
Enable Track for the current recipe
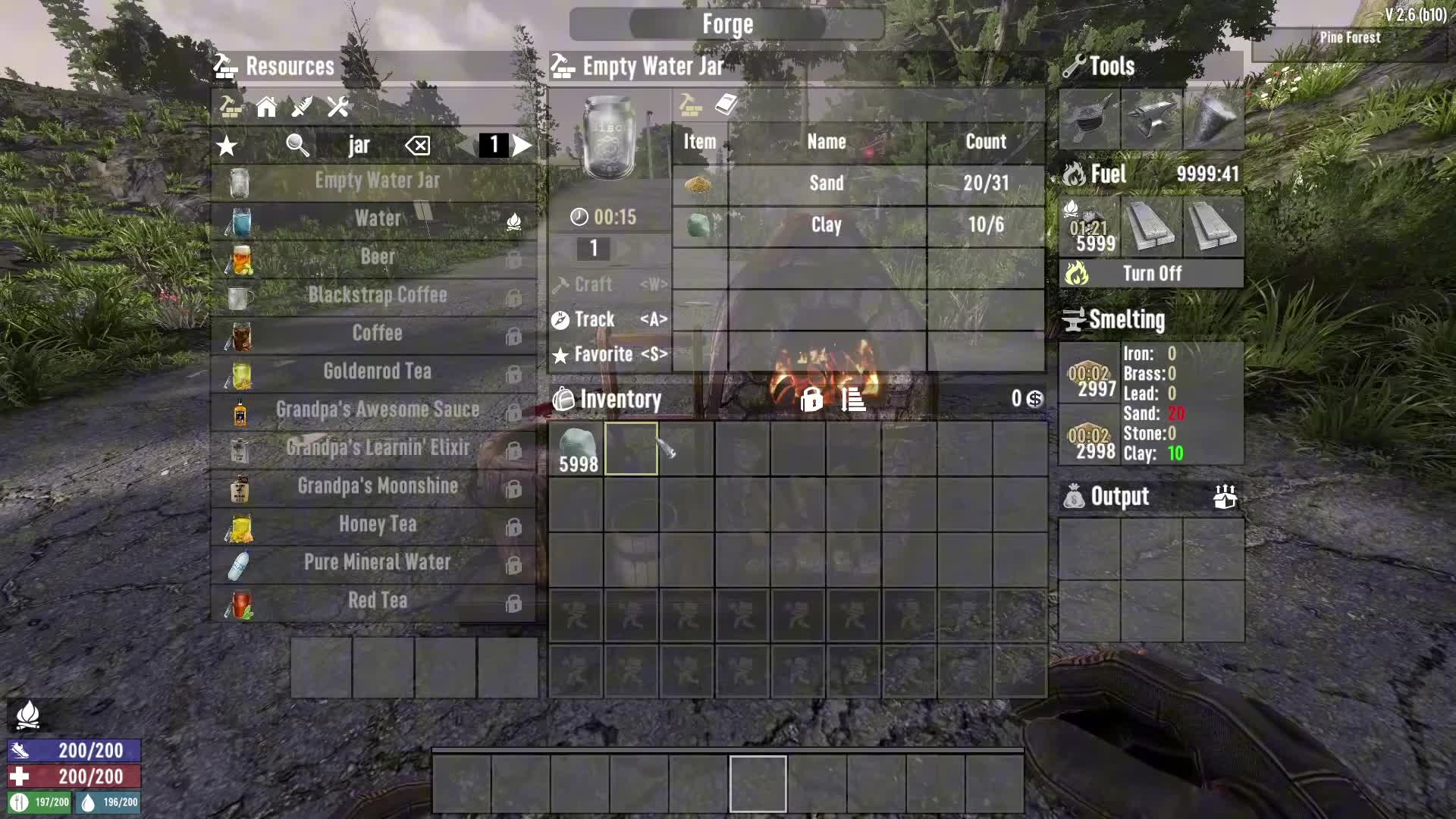coord(598,319)
